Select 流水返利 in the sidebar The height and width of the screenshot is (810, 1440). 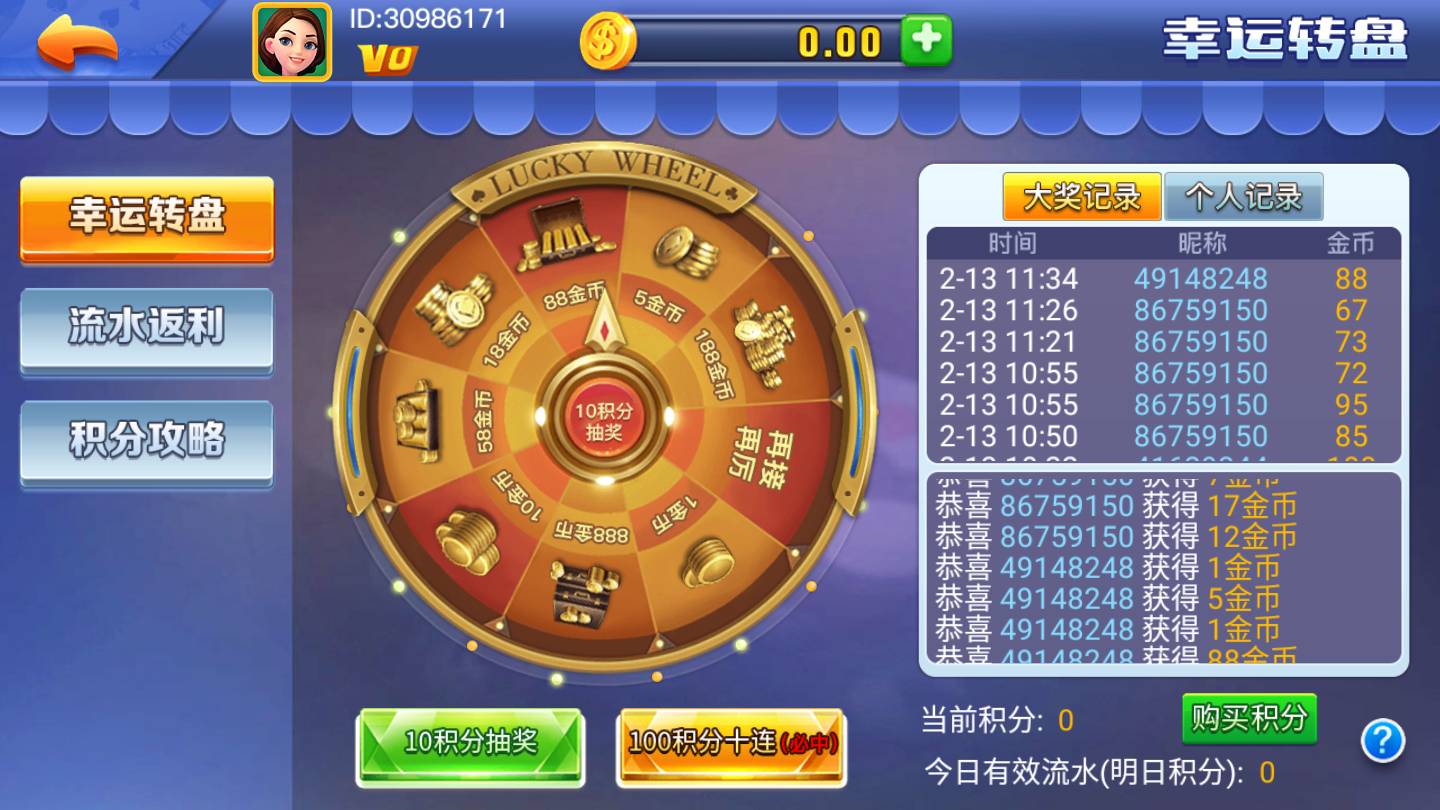[x=146, y=330]
